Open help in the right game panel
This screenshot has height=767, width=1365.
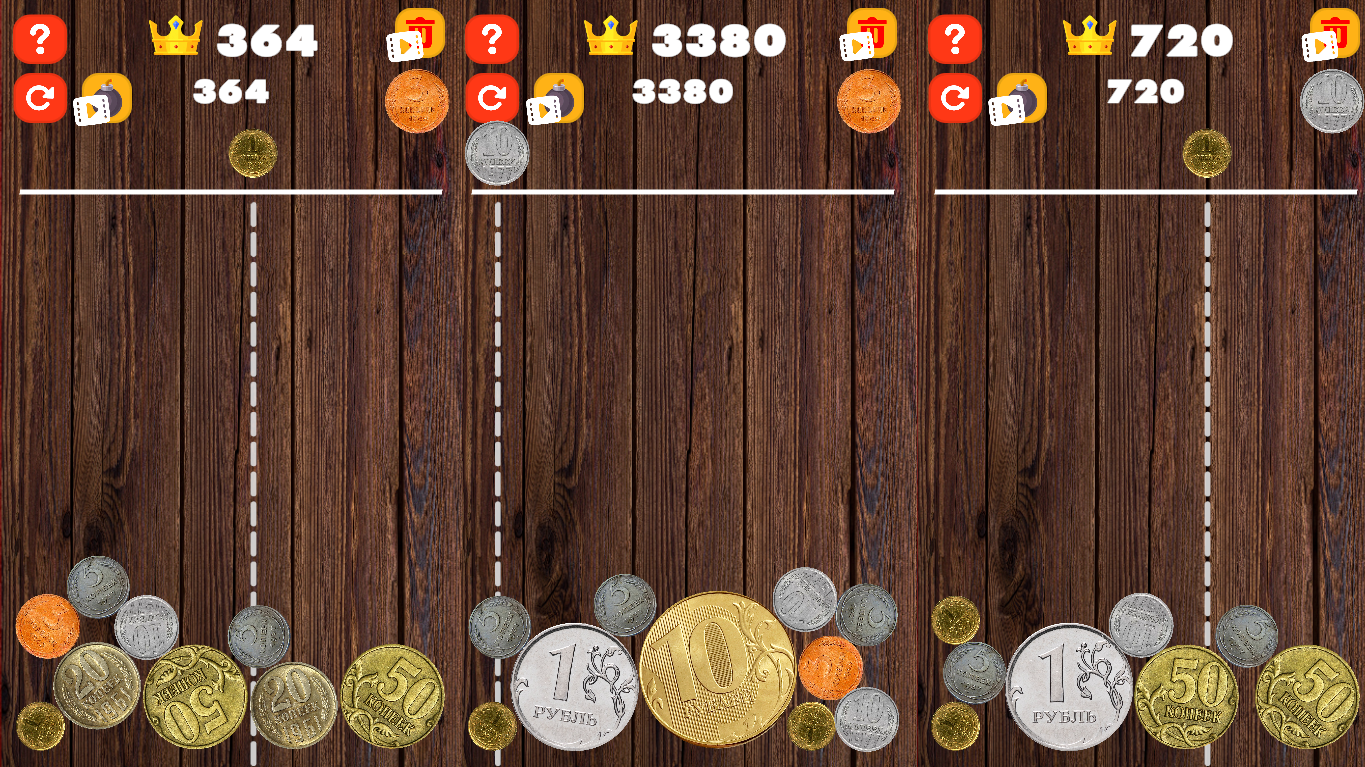click(955, 40)
